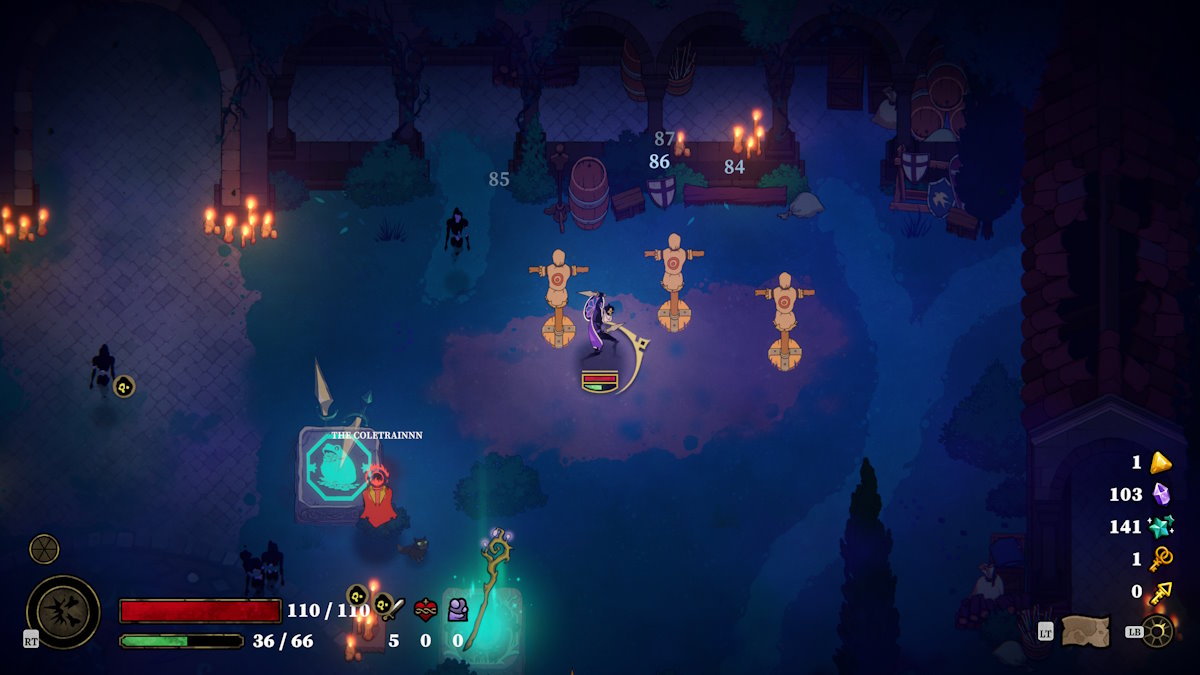Screen dimensions: 1200x675
Task: Select the sword attack stat icon
Action: [393, 609]
